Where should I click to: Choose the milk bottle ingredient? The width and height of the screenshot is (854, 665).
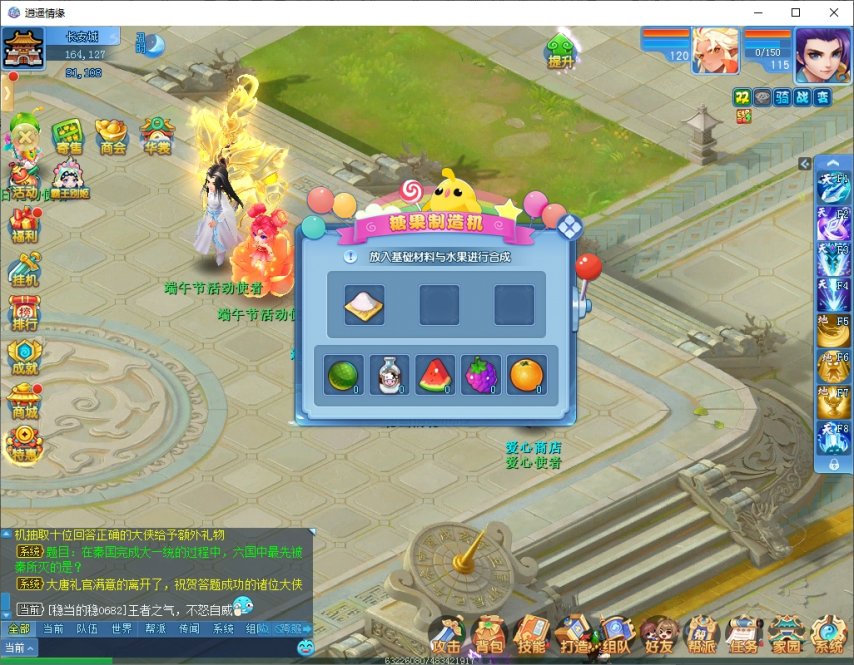[389, 375]
